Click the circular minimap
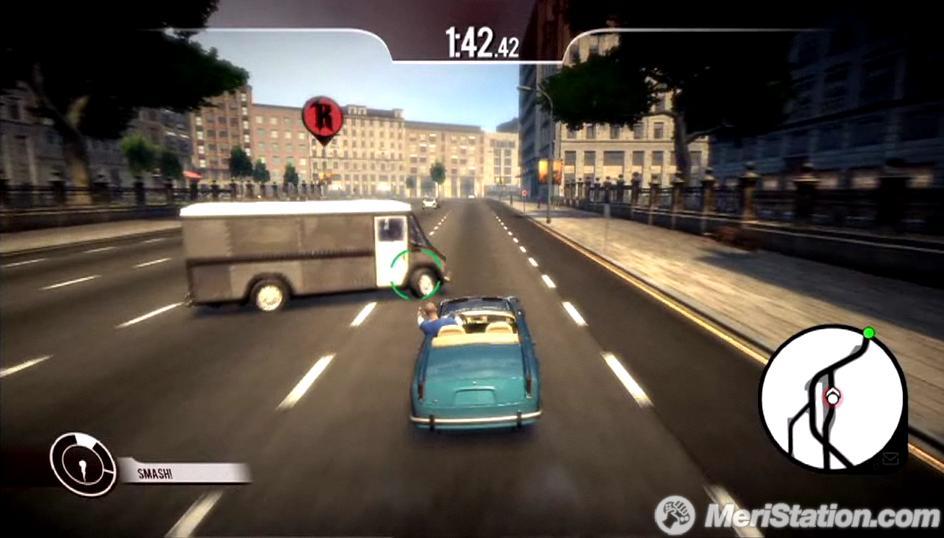This screenshot has height=538, width=944. point(833,397)
